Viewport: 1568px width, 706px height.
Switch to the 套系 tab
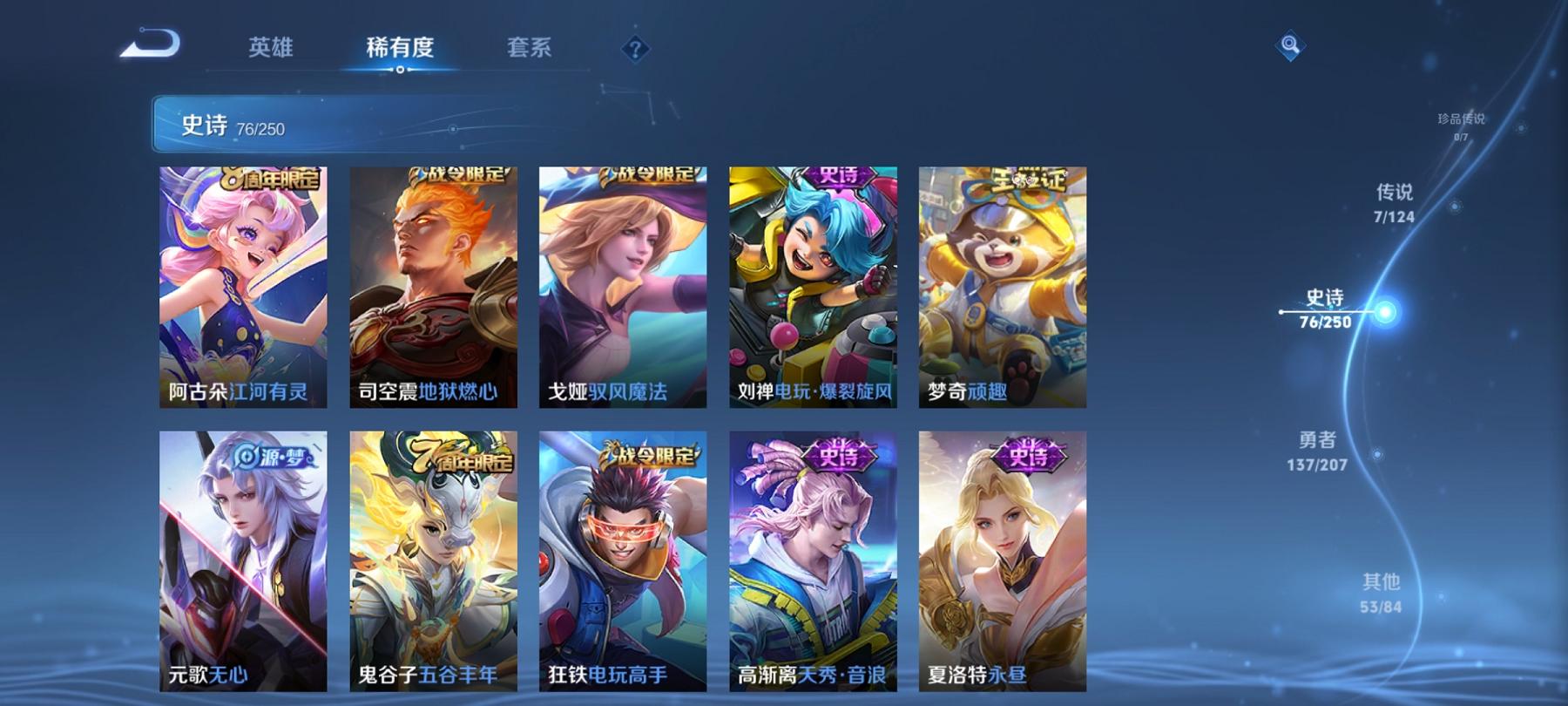pos(530,50)
